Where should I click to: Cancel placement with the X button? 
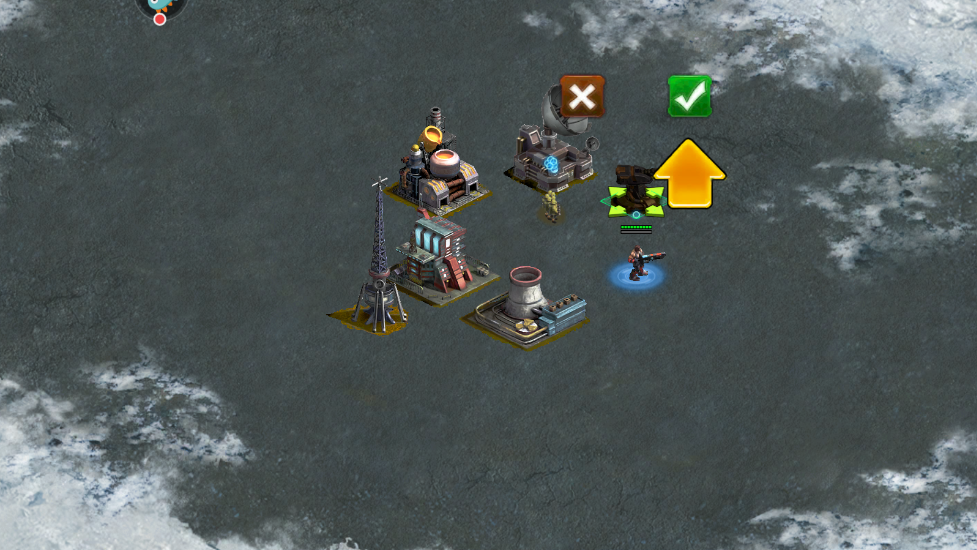click(582, 97)
